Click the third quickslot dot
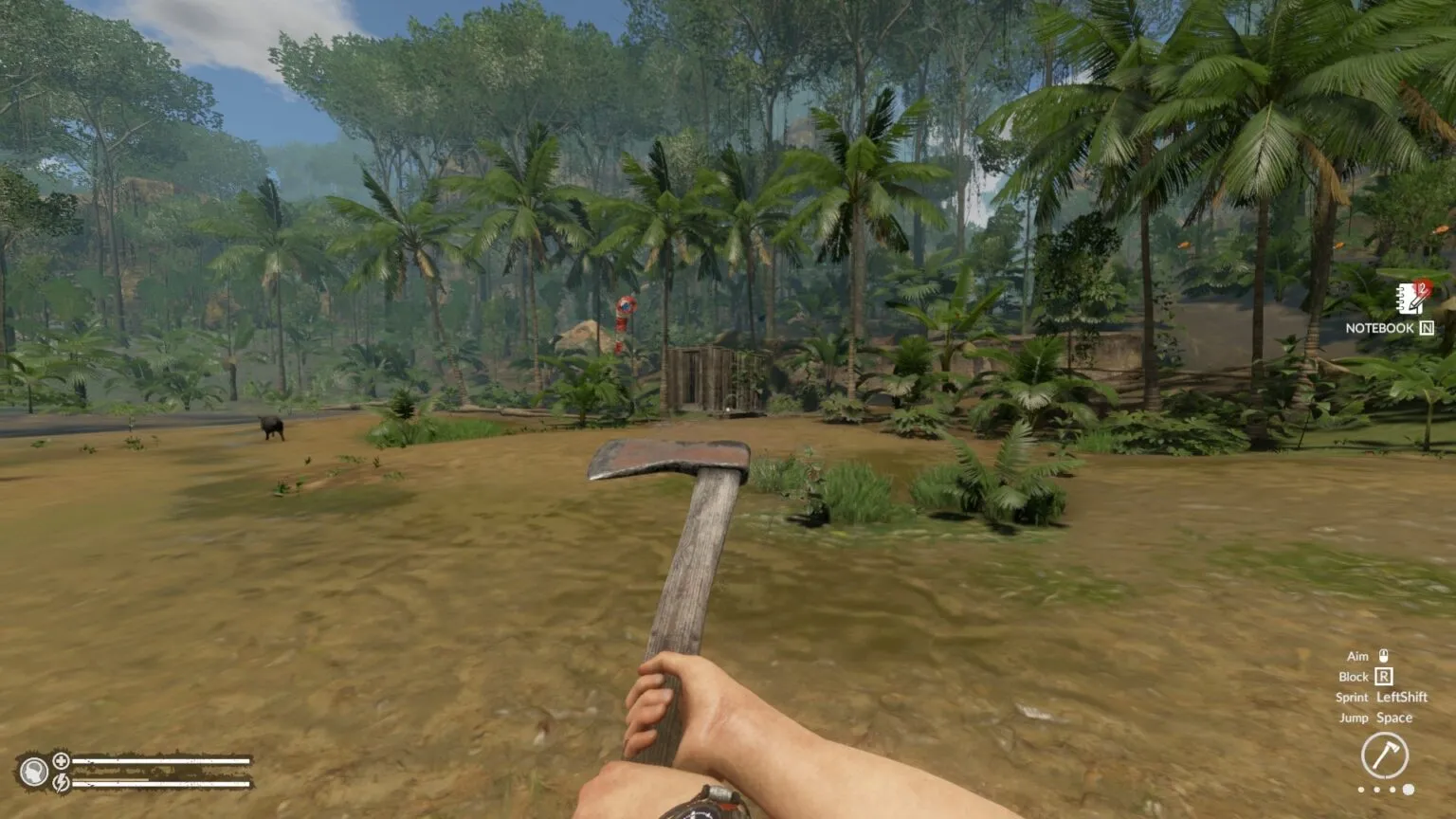 tap(1392, 789)
